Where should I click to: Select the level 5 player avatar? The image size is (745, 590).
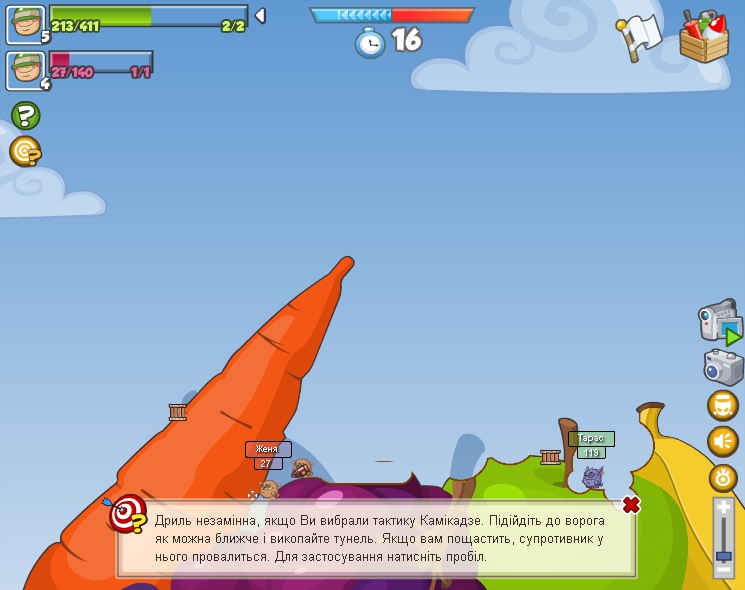click(25, 23)
